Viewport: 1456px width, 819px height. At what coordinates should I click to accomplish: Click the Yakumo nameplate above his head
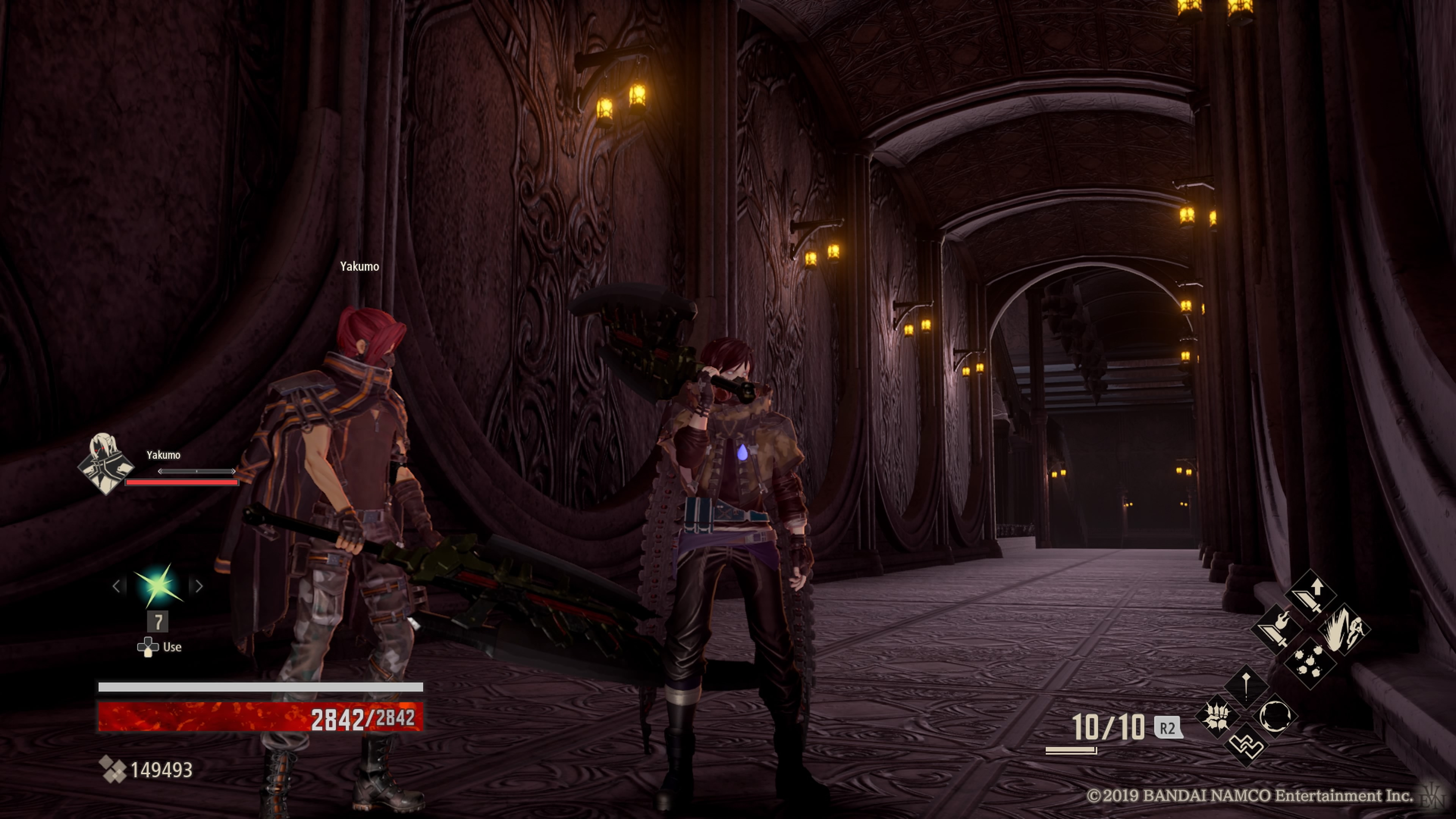(360, 267)
